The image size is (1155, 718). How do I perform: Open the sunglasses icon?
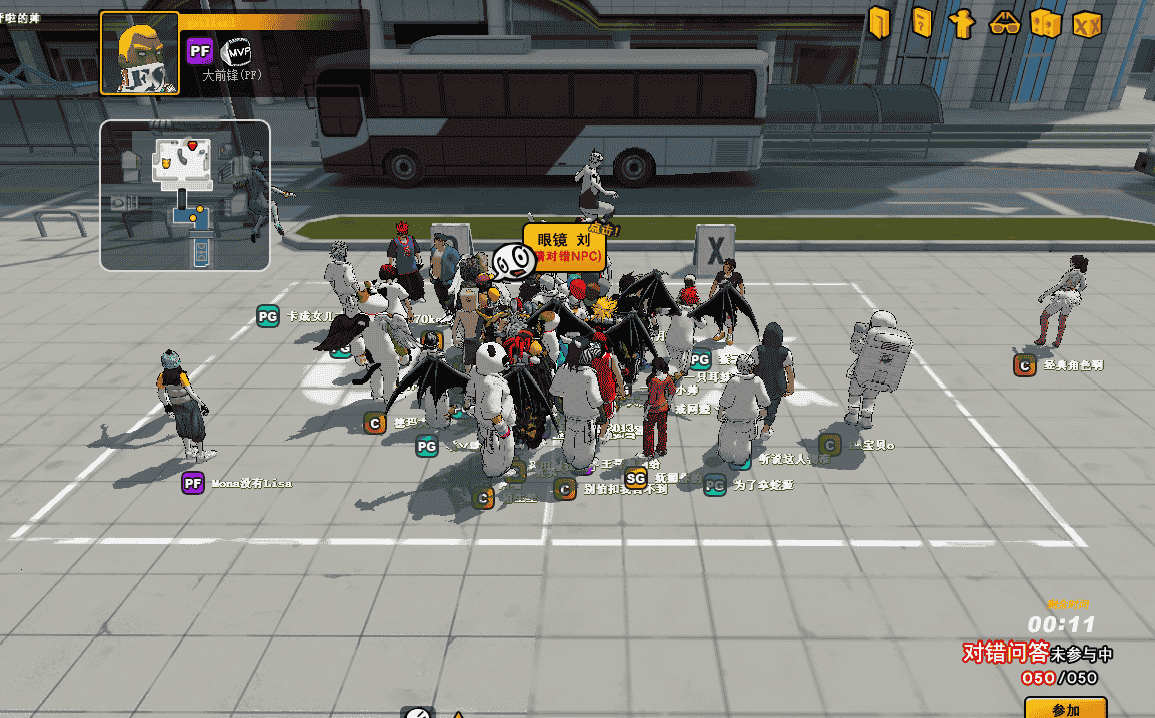coord(1004,23)
